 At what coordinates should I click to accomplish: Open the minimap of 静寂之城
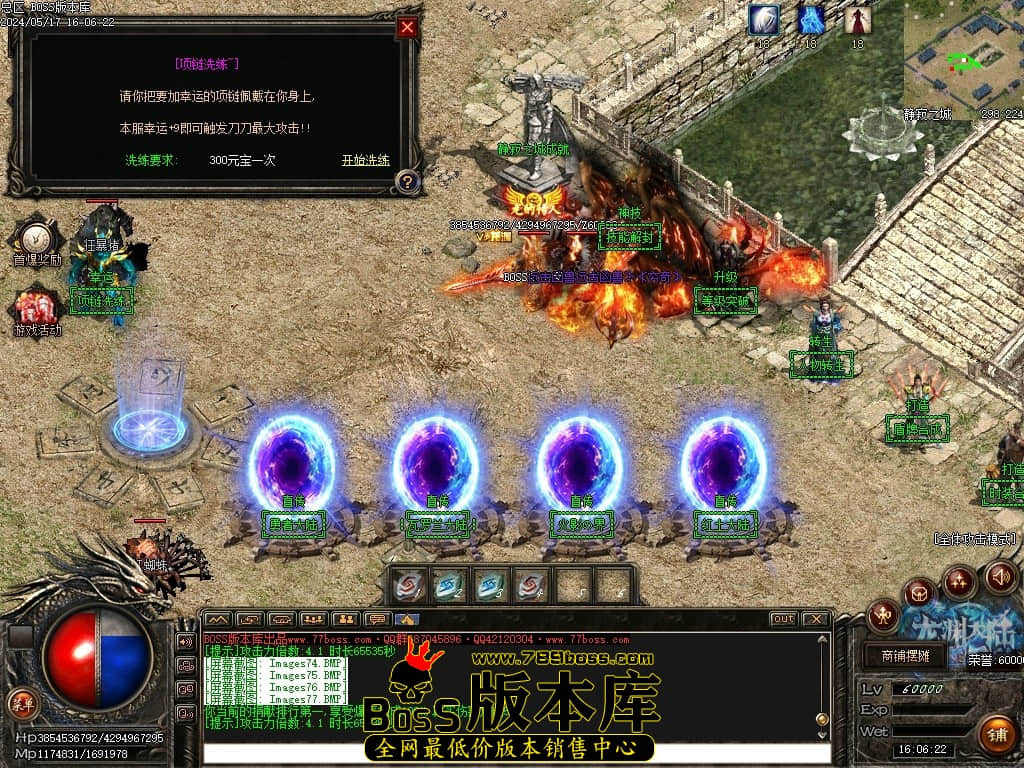coord(962,58)
